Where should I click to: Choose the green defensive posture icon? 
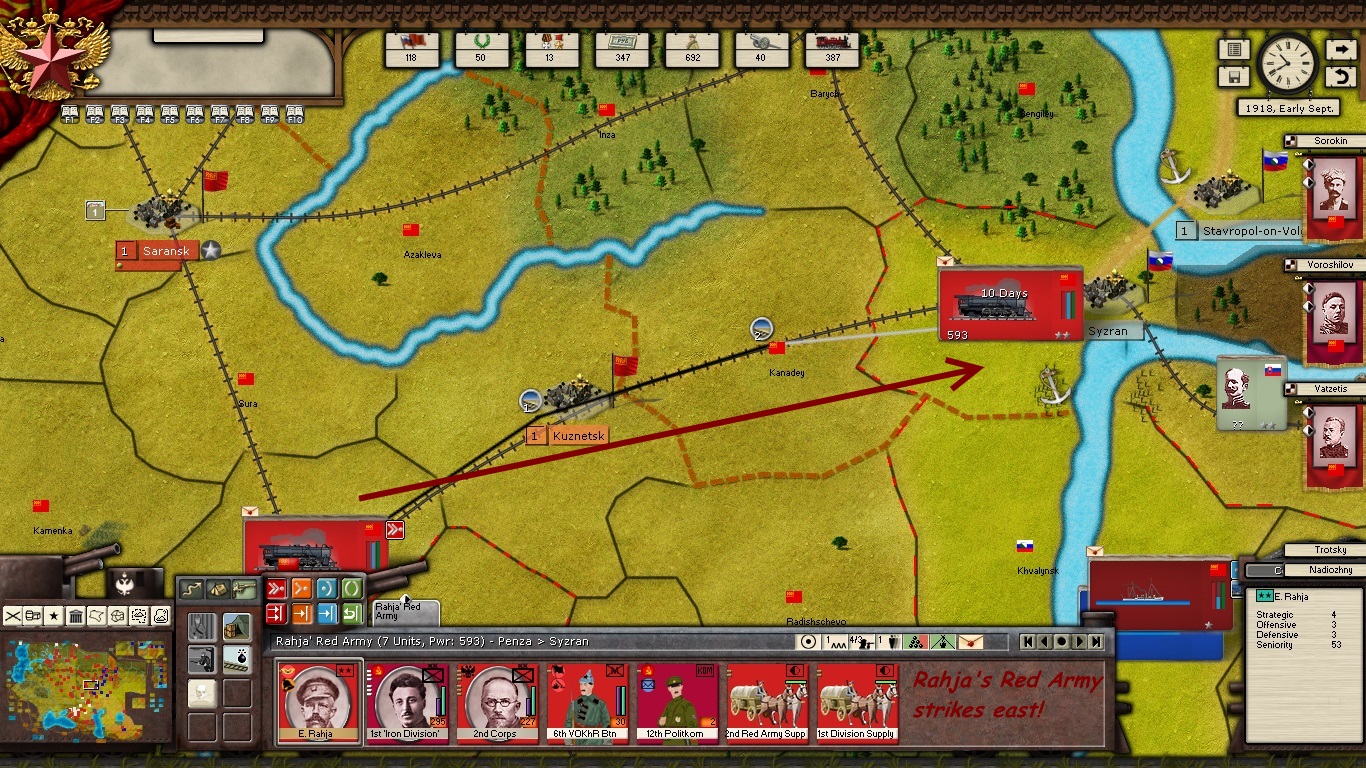[351, 589]
